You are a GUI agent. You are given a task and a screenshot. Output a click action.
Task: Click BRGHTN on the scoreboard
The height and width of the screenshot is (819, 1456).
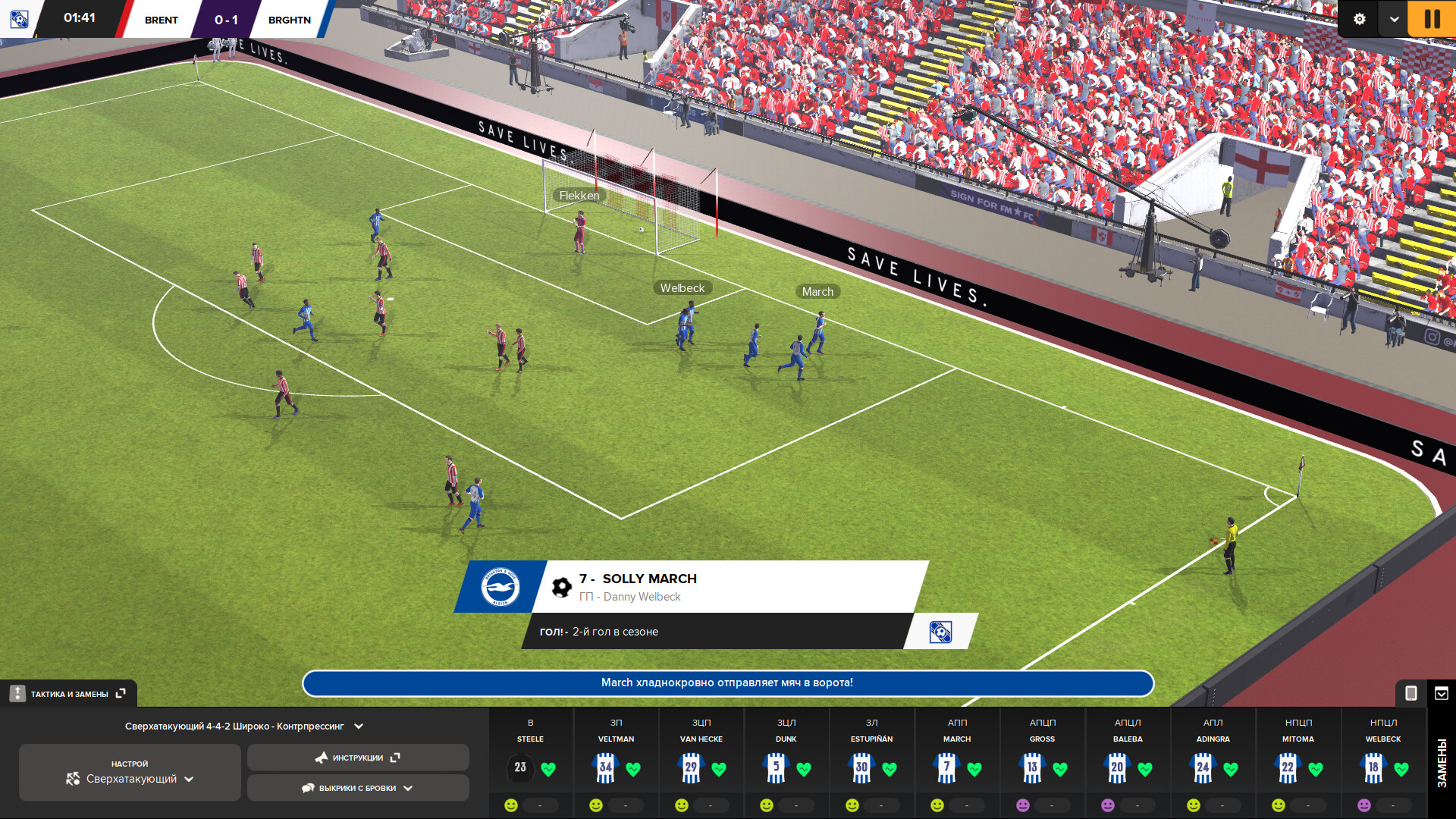(x=289, y=19)
